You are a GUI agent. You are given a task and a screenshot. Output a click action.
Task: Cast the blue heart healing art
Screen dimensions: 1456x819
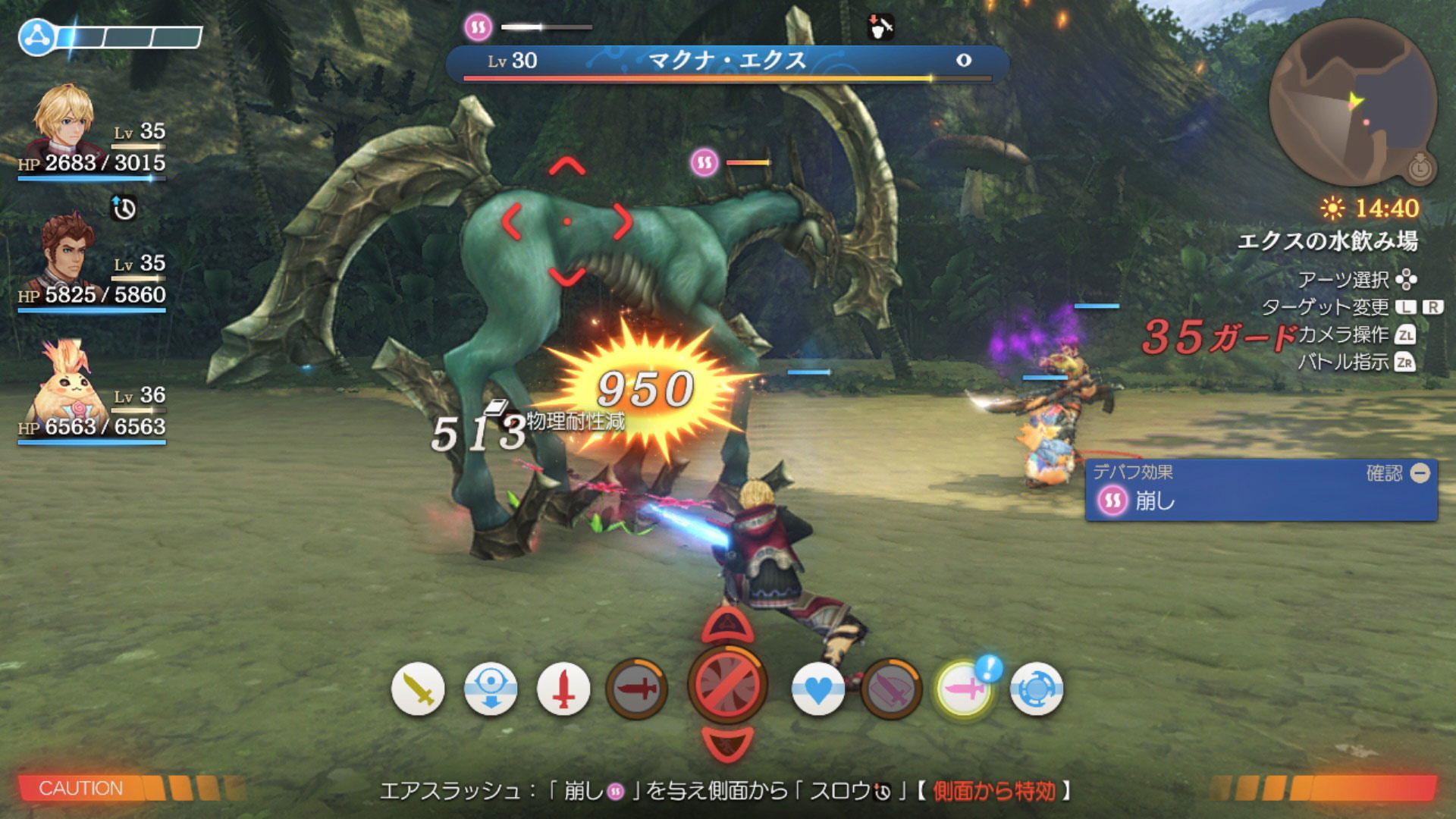coord(818,689)
